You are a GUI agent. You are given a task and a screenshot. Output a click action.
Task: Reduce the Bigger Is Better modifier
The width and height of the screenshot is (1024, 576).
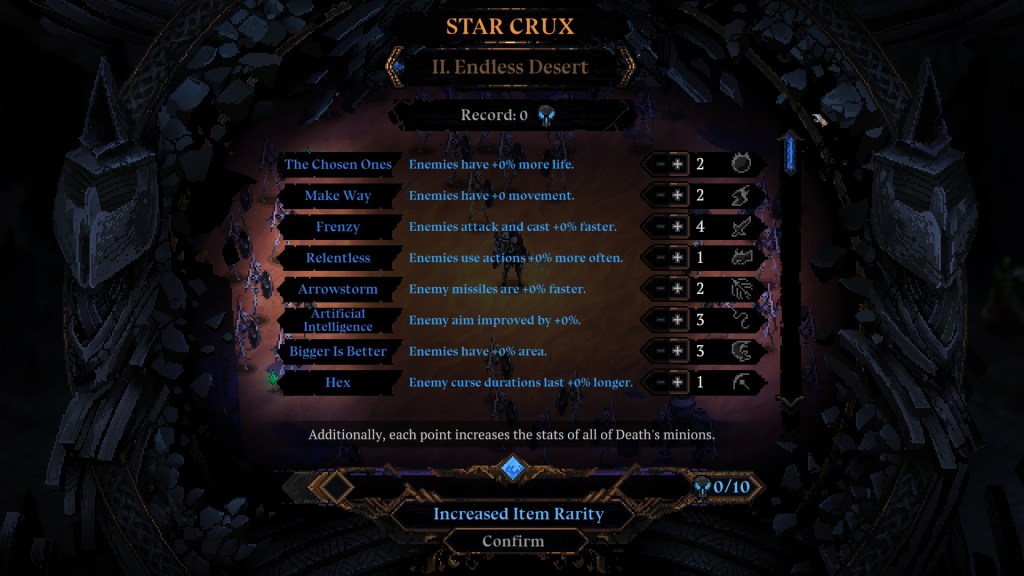[659, 351]
